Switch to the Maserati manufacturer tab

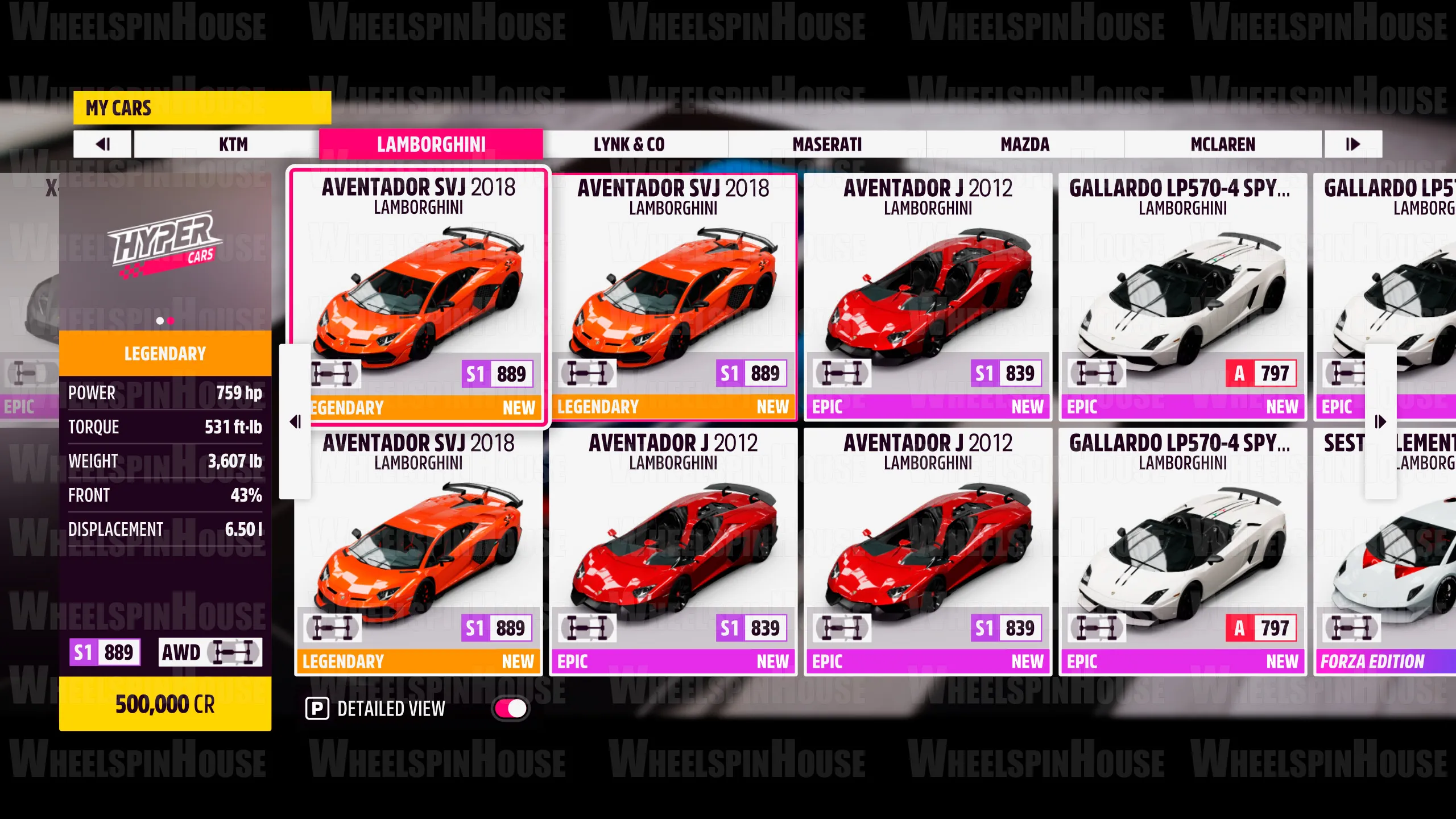point(826,144)
